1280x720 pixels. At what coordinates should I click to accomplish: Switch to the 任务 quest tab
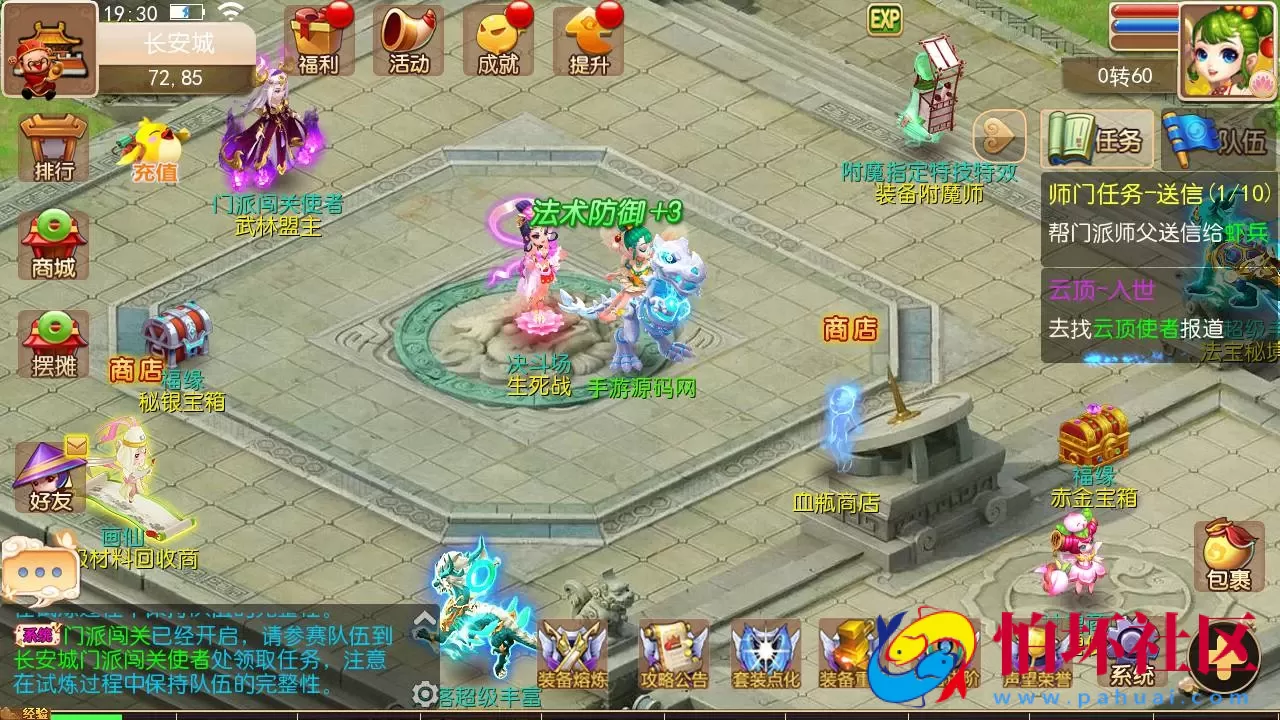tap(1097, 140)
